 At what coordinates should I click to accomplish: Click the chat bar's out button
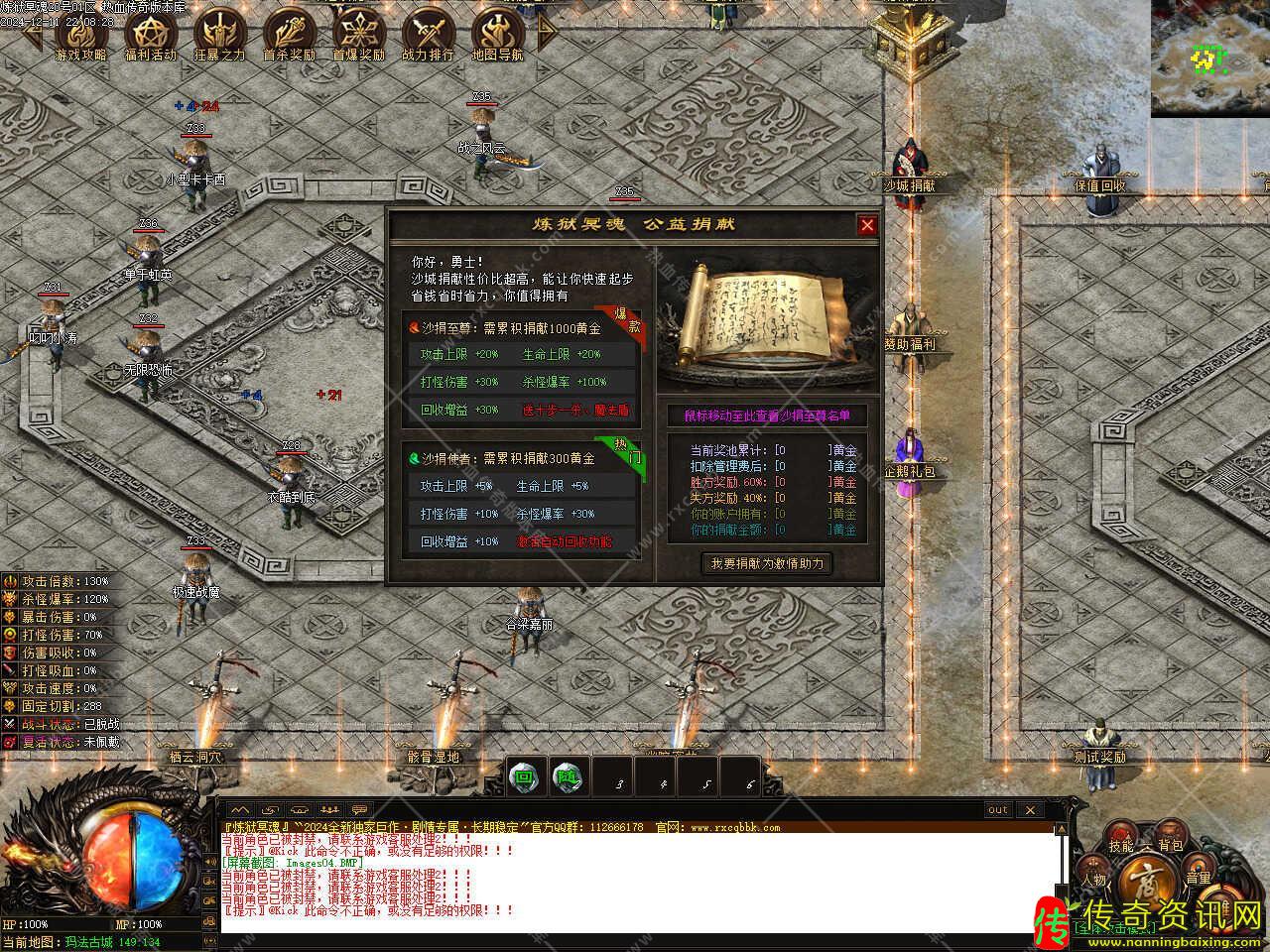pyautogui.click(x=997, y=809)
